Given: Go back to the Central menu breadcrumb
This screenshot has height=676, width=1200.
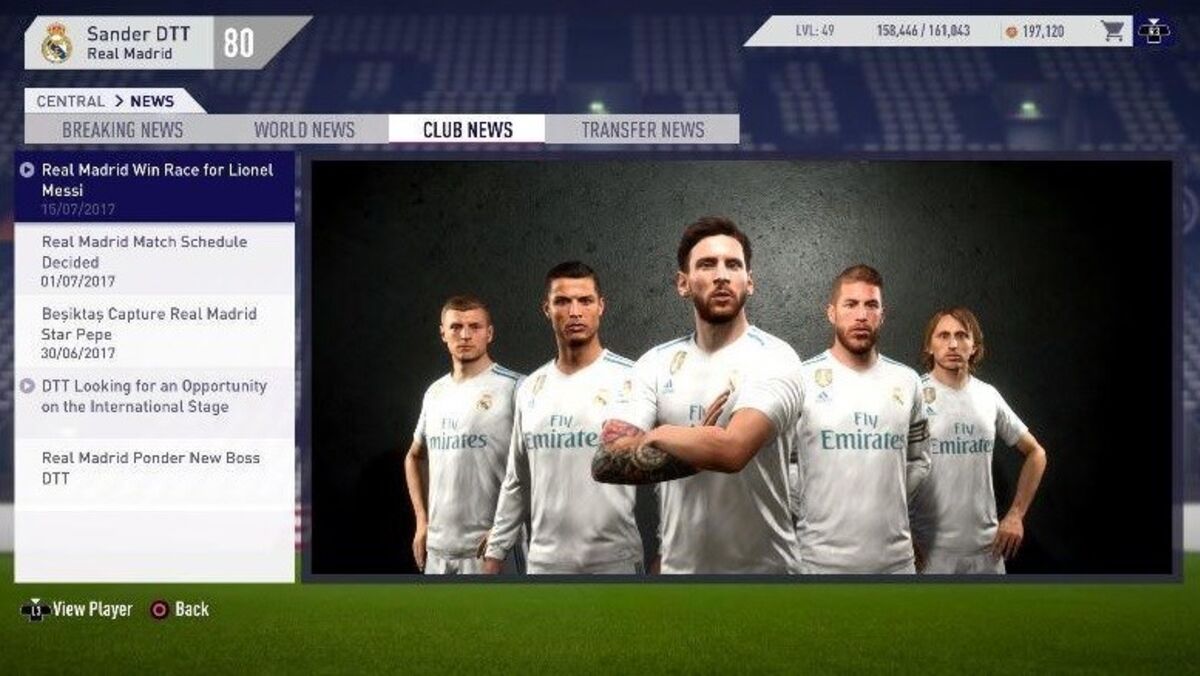Looking at the screenshot, I should 70,101.
